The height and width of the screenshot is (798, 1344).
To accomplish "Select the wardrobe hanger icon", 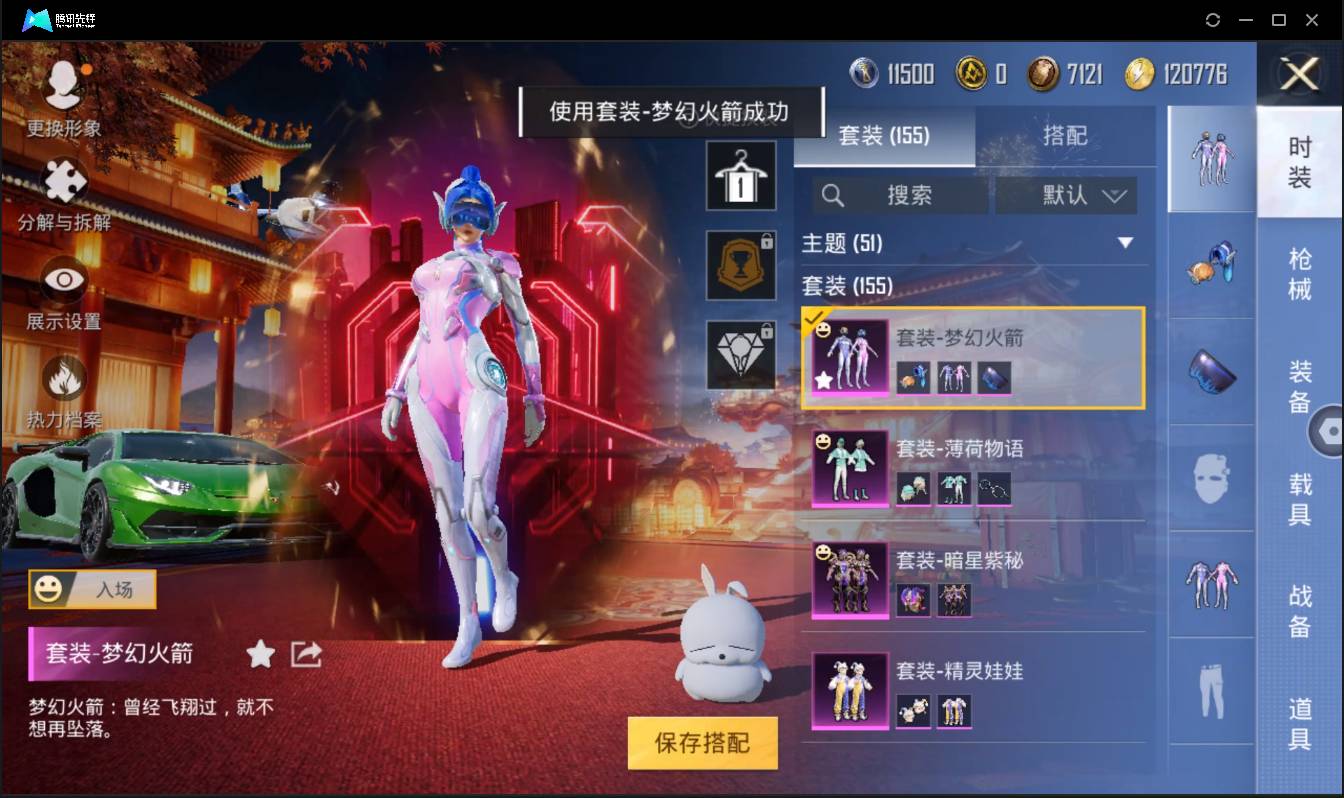I will pos(741,175).
